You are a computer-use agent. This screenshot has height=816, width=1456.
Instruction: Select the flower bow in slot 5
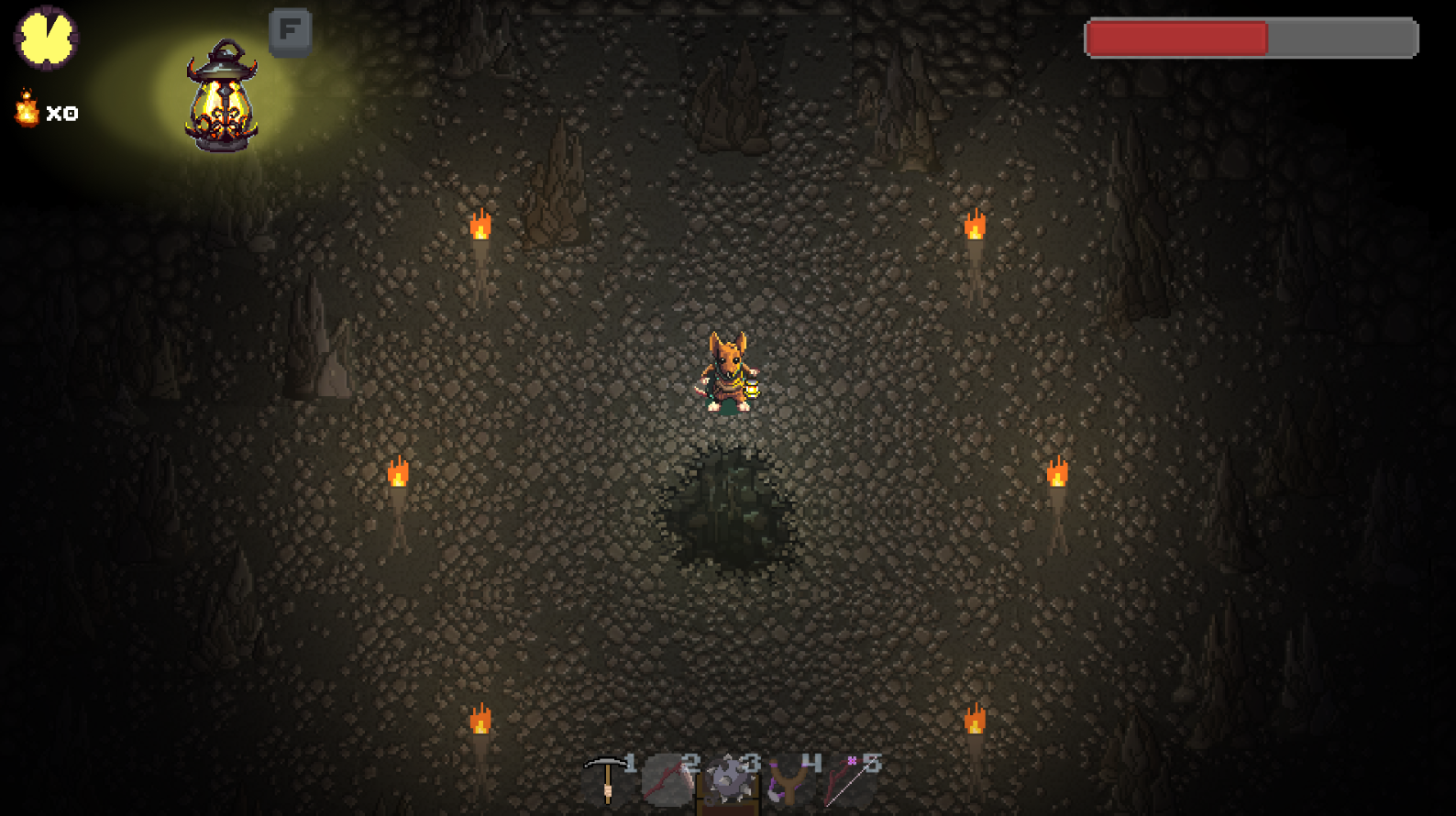click(x=848, y=780)
